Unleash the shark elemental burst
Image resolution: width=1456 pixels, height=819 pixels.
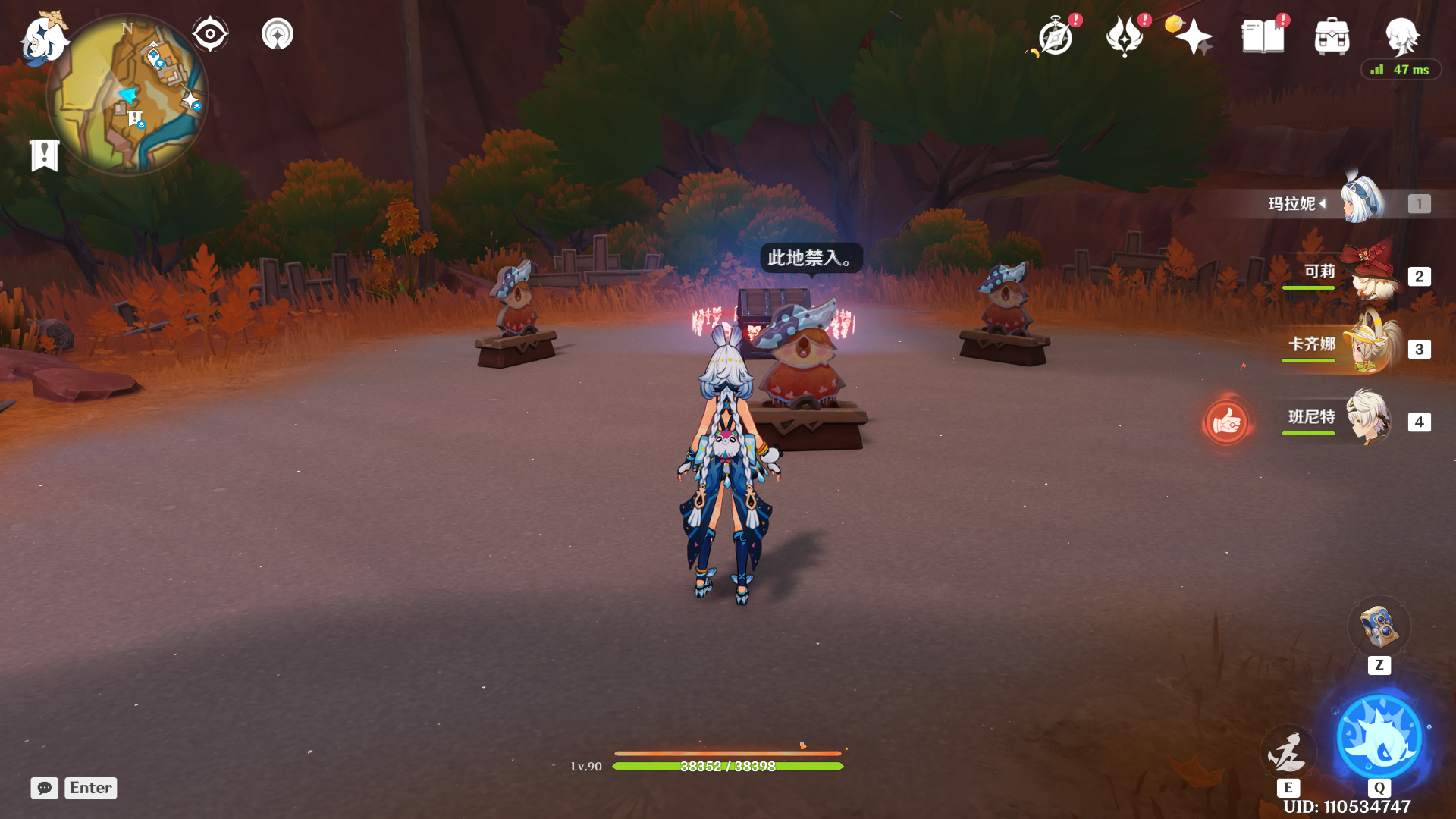click(x=1379, y=737)
